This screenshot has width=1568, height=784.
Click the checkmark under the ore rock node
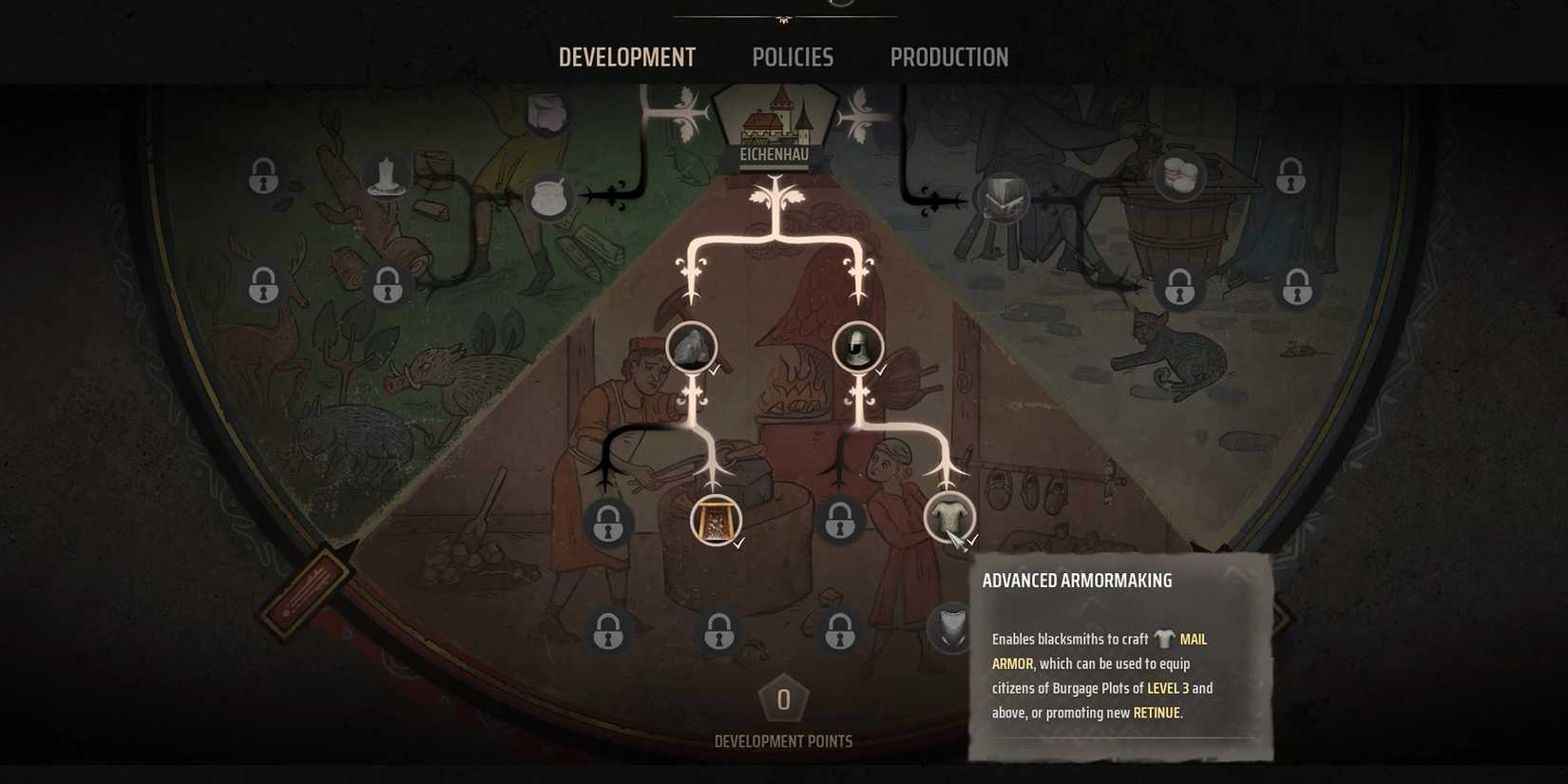715,373
